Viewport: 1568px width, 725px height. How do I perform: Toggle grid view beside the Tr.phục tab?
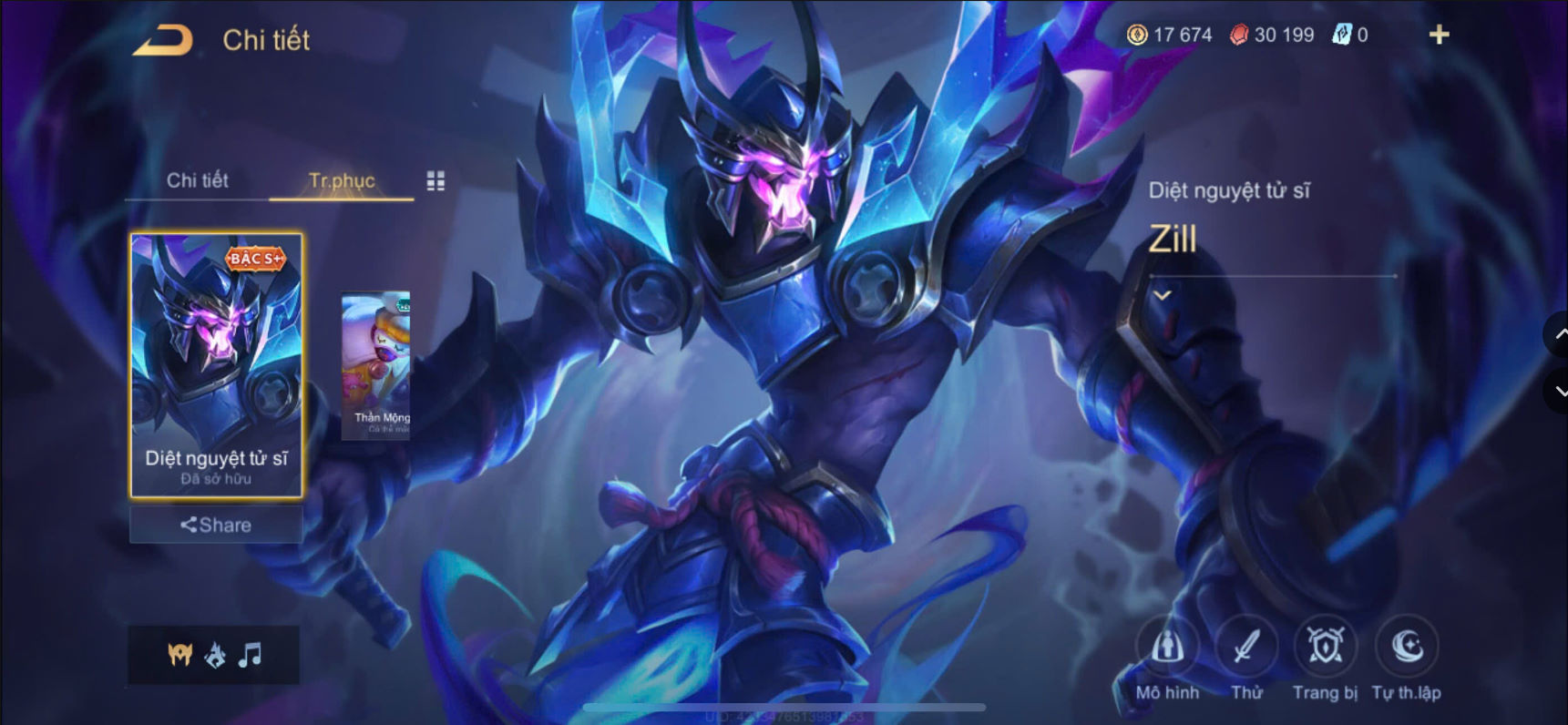(435, 180)
